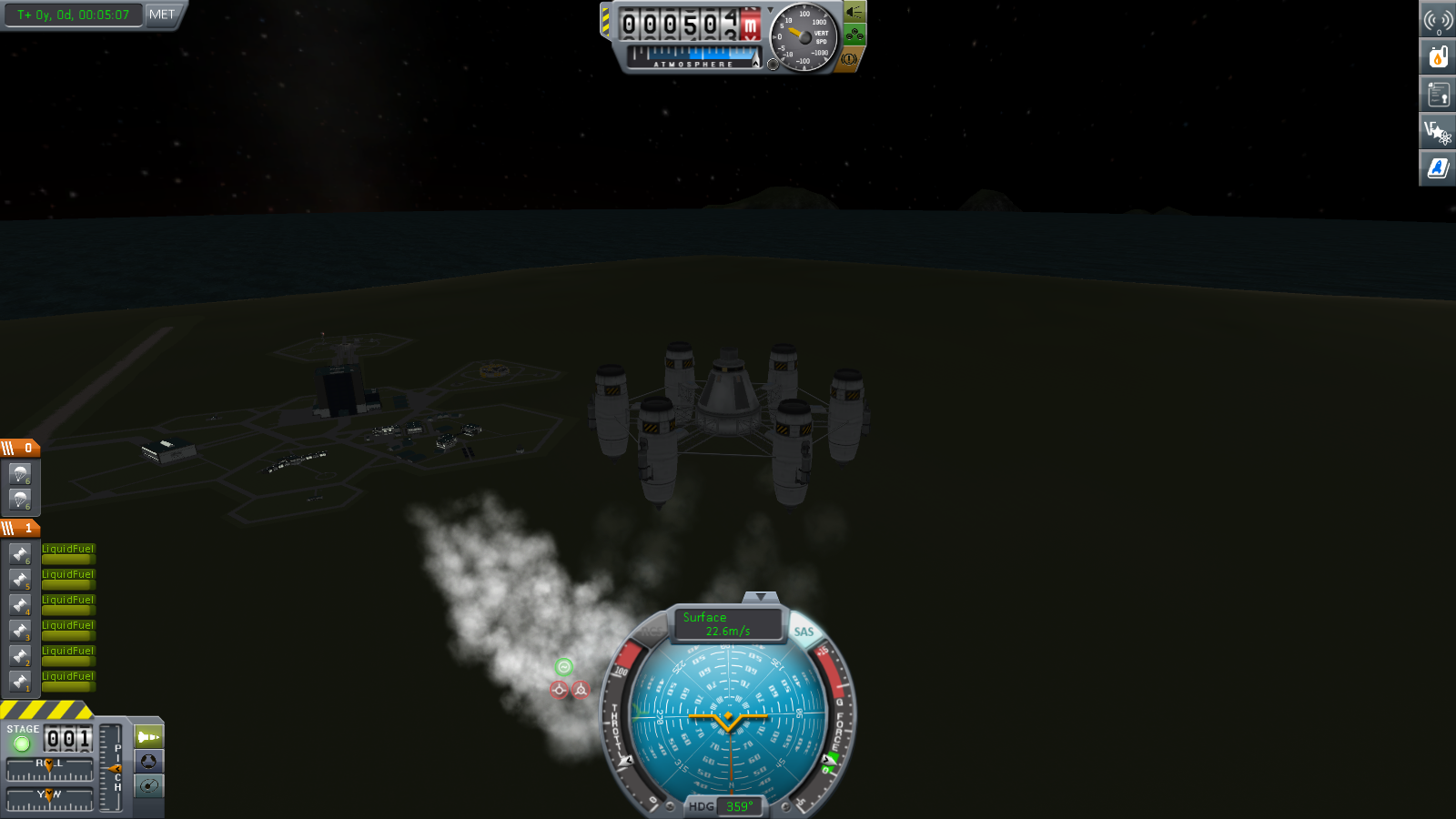Screen dimensions: 1456x819
Task: Activate the green stage light button
Action: point(22,744)
